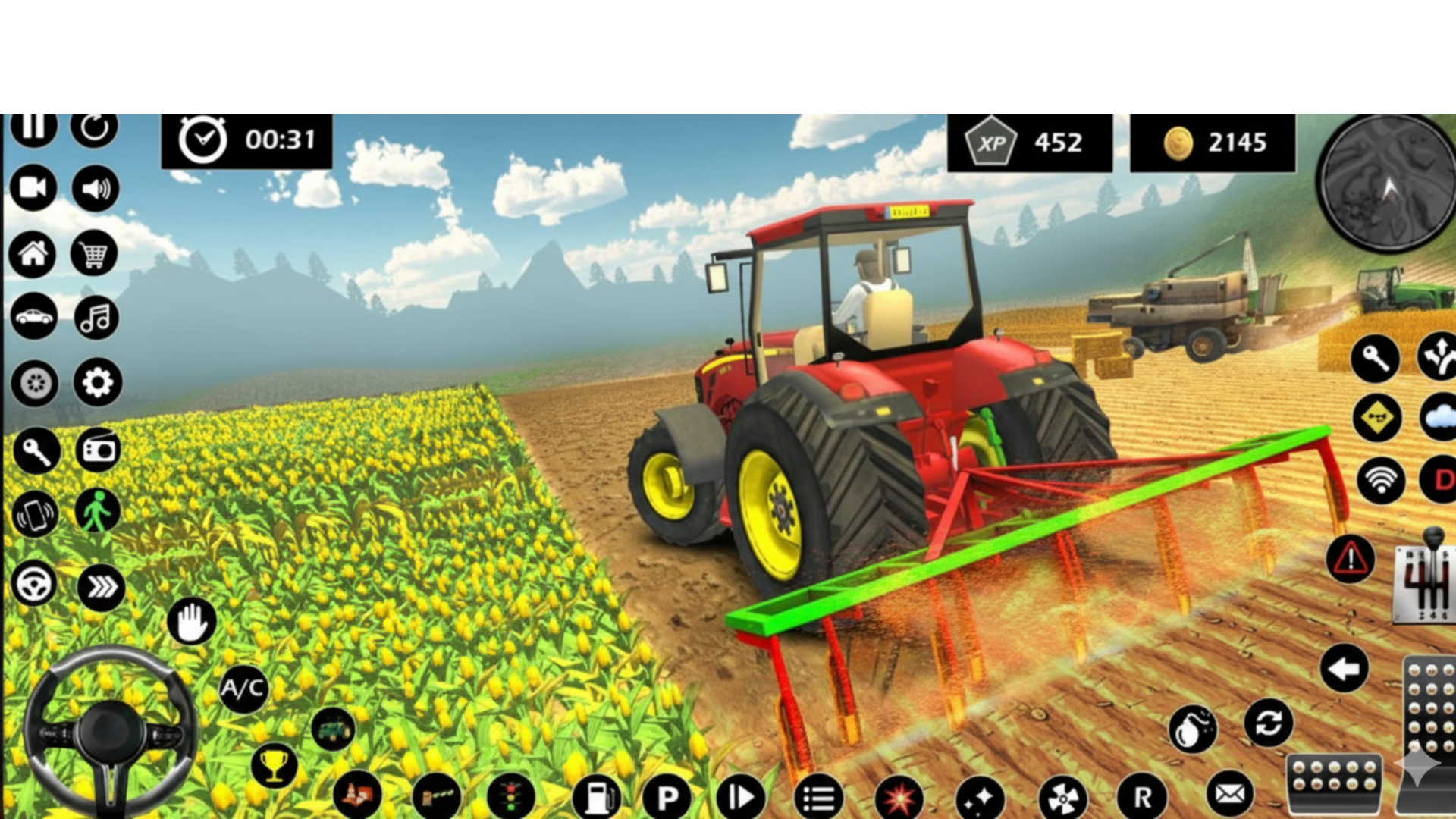Enable video recording camera icon

(33, 190)
